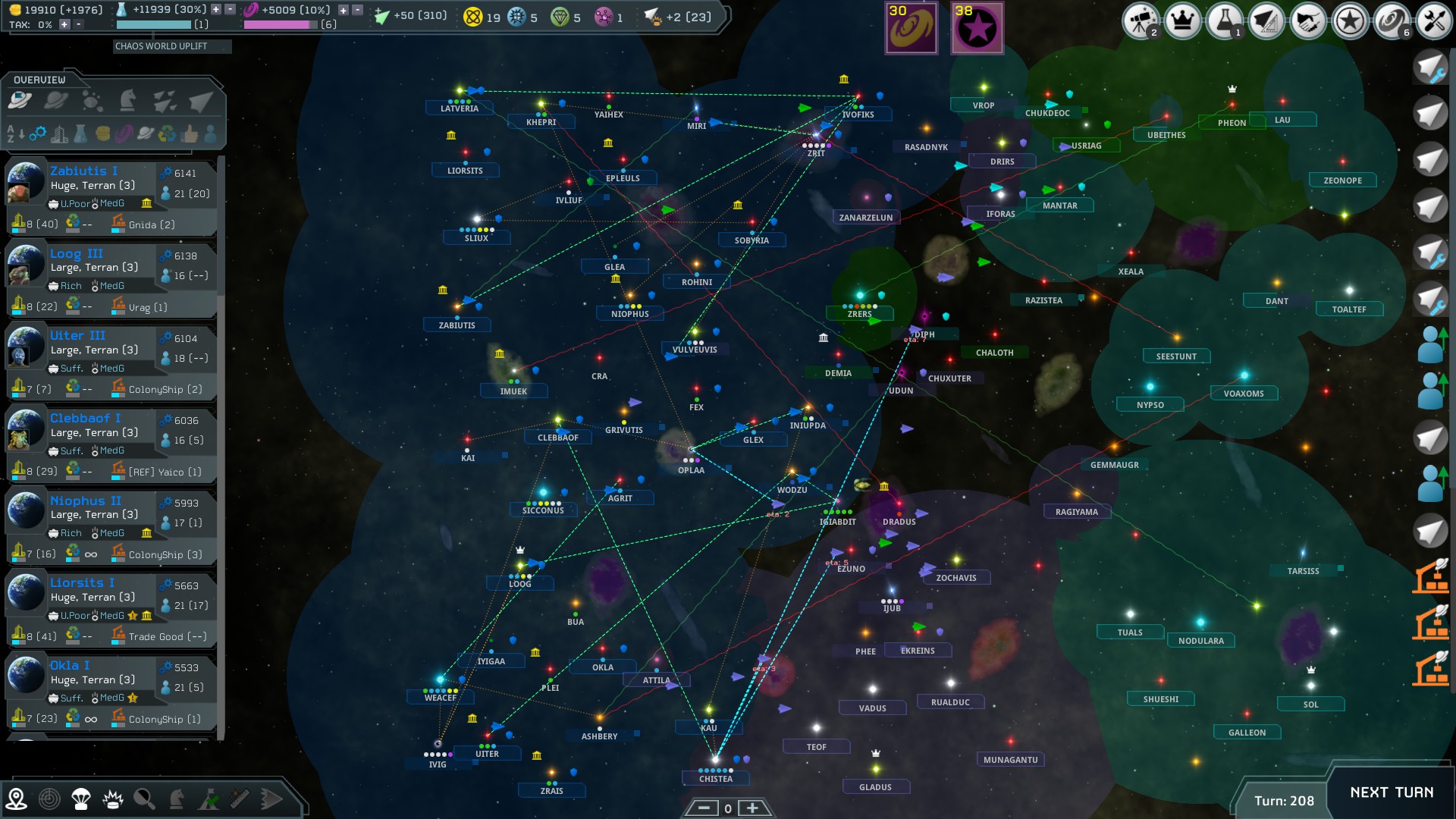This screenshot has height=819, width=1456.
Task: Select the bombard explosion icon in bottom toolbar
Action: coord(112,799)
